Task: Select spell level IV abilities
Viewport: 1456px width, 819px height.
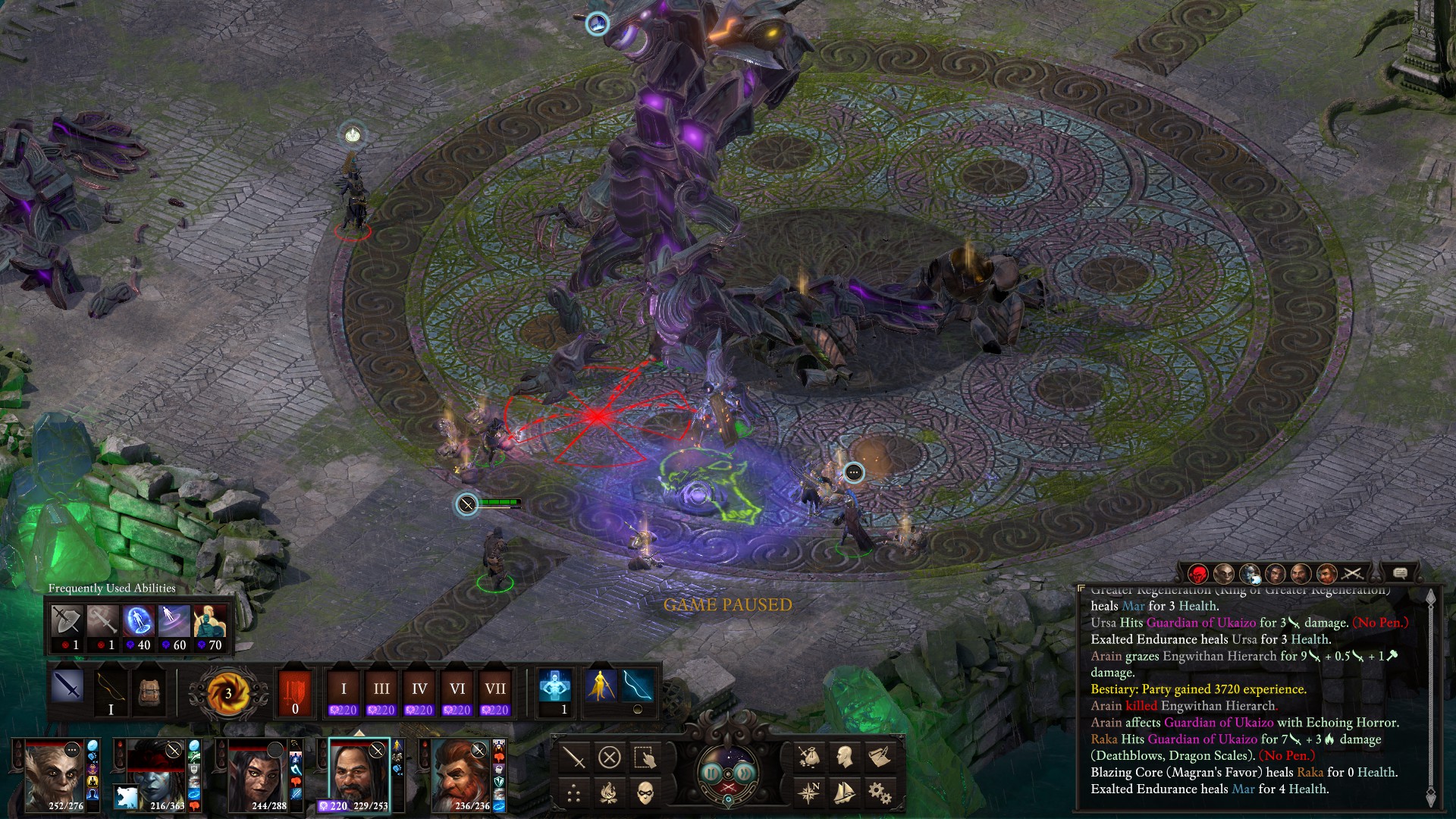Action: (419, 692)
